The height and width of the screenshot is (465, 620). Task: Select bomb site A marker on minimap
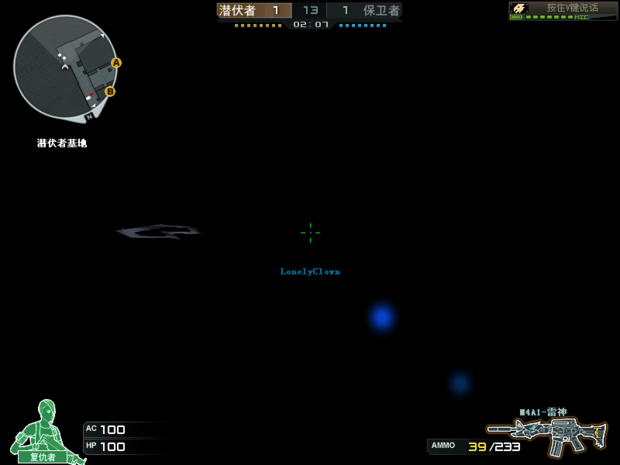click(116, 63)
